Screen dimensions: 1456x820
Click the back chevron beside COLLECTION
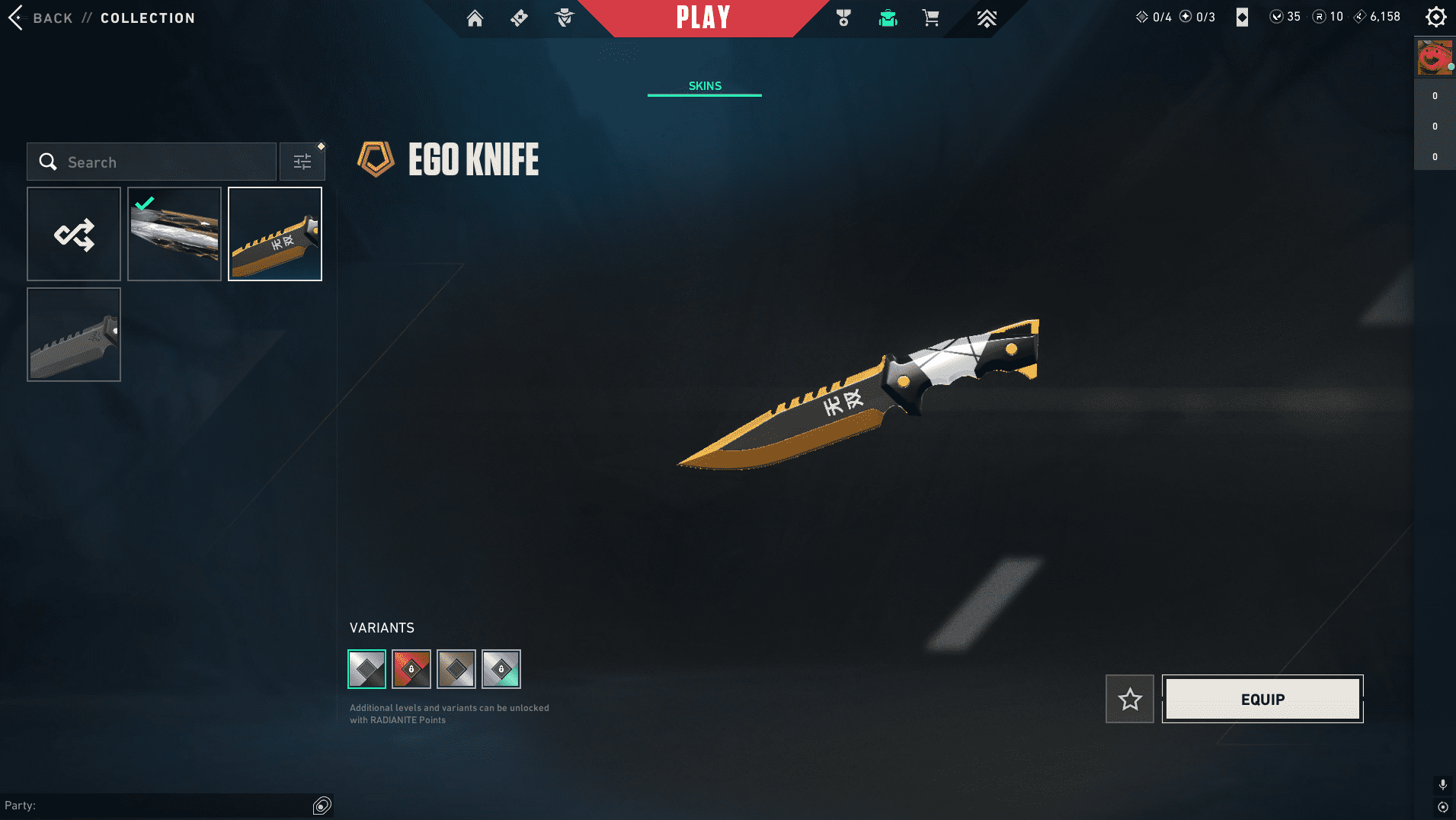[x=14, y=18]
